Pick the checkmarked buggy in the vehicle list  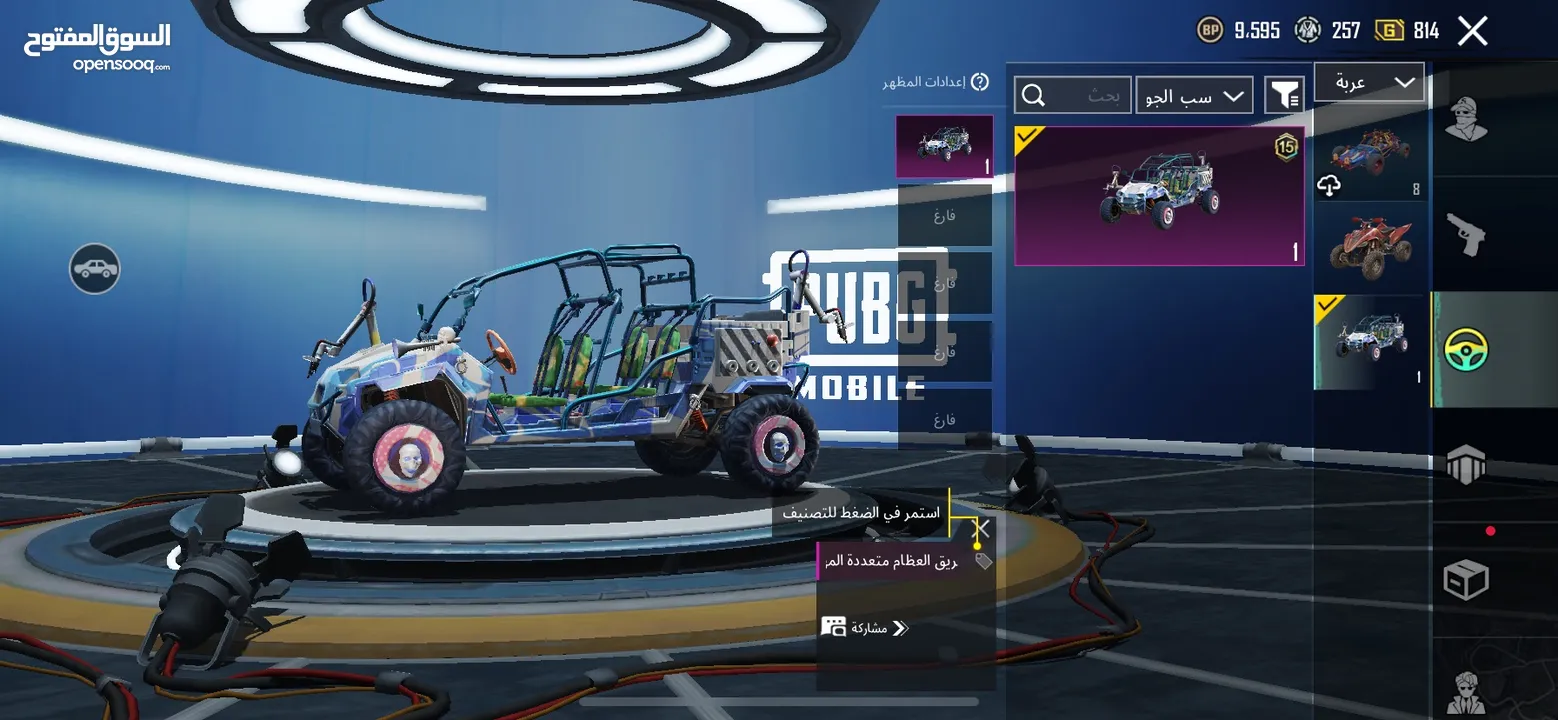[x=1370, y=341]
